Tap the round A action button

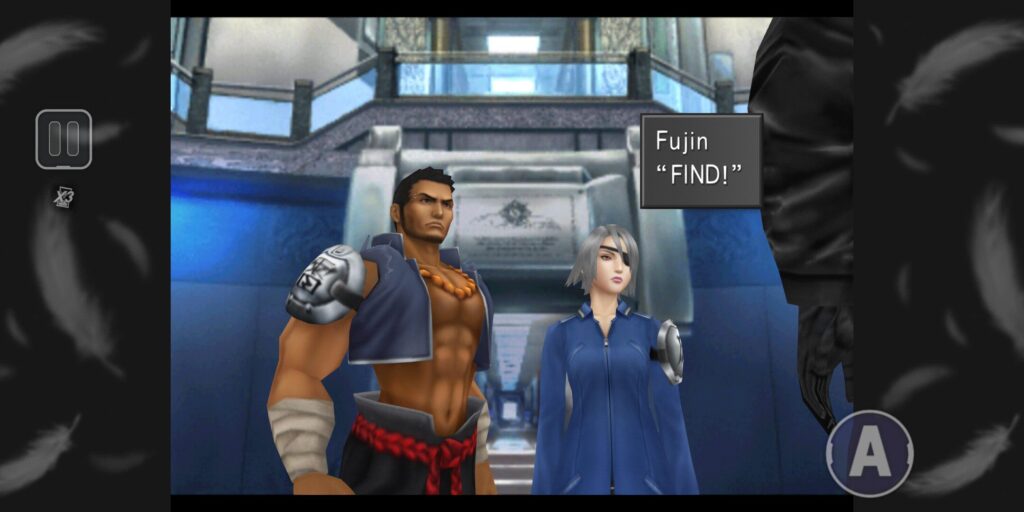tap(869, 454)
